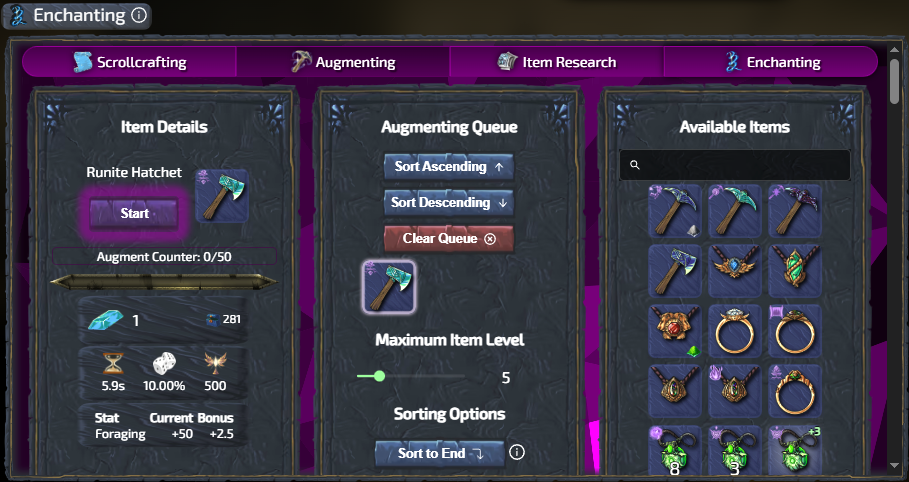Image resolution: width=909 pixels, height=482 pixels.
Task: Select the green crystal amulet
Action: coord(794,271)
